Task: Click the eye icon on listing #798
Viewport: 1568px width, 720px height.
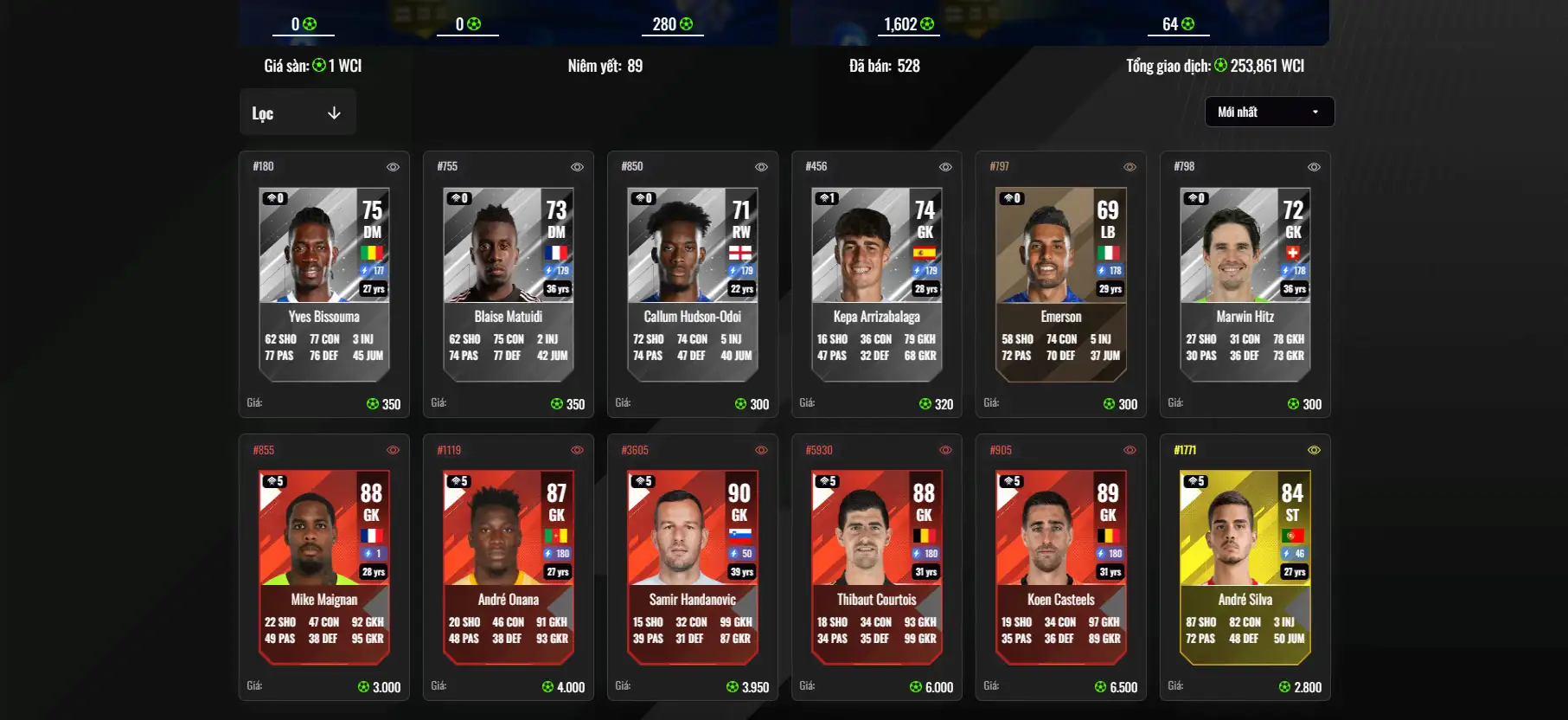Action: click(x=1314, y=167)
